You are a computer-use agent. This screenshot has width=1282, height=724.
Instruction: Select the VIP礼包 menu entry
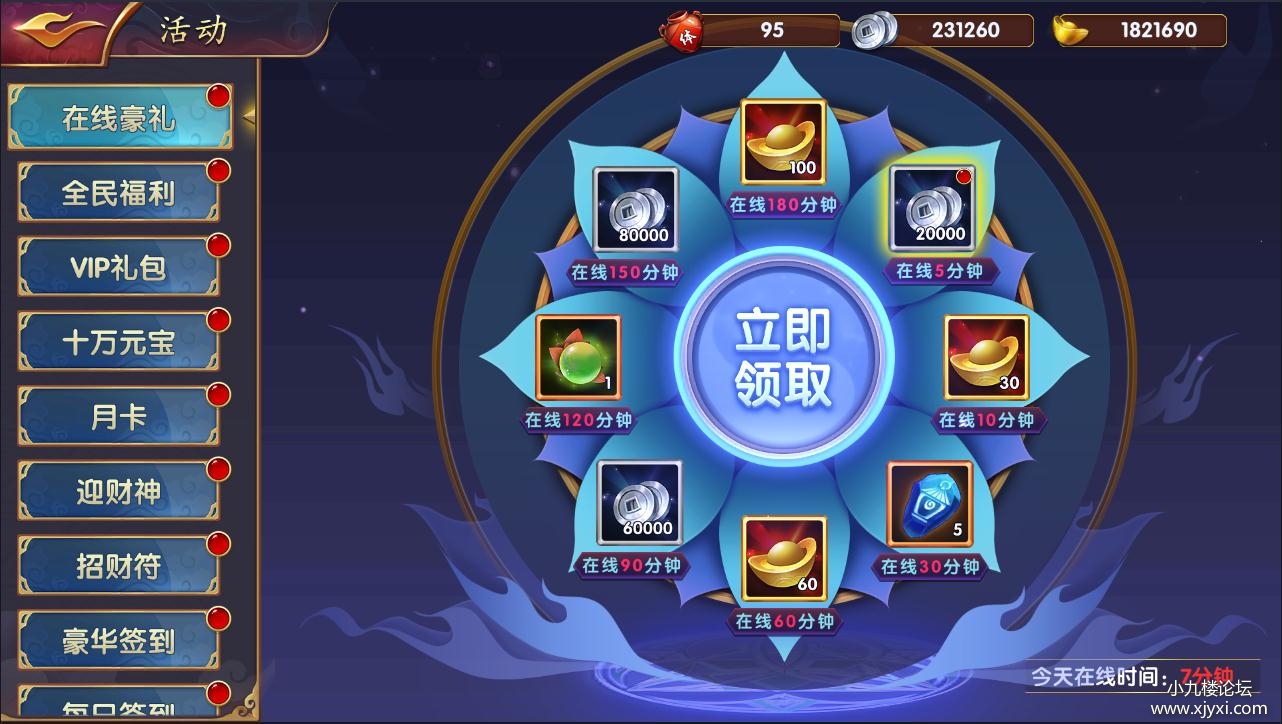coord(119,266)
